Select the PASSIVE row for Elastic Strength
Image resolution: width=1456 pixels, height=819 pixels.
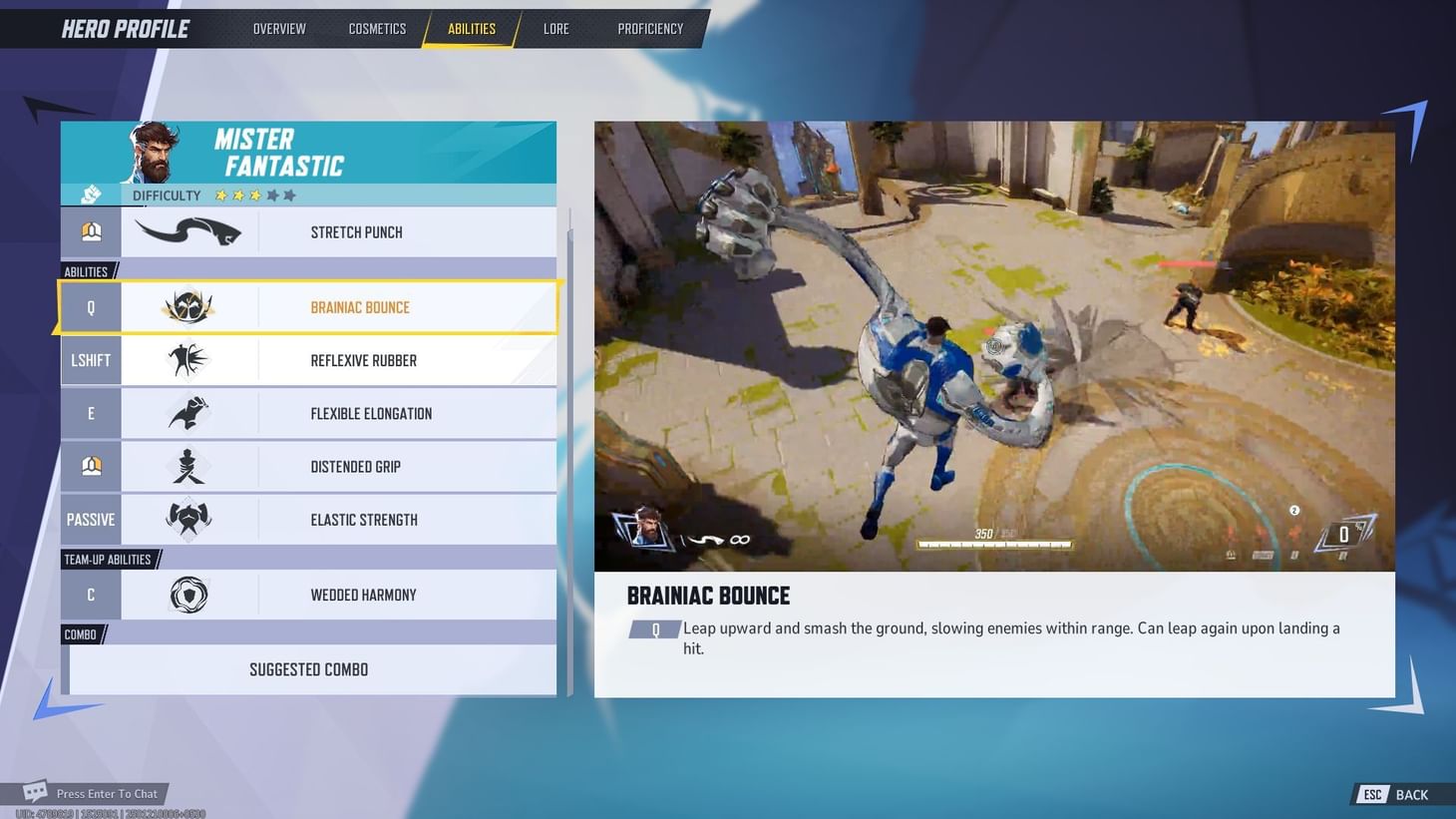(91, 519)
